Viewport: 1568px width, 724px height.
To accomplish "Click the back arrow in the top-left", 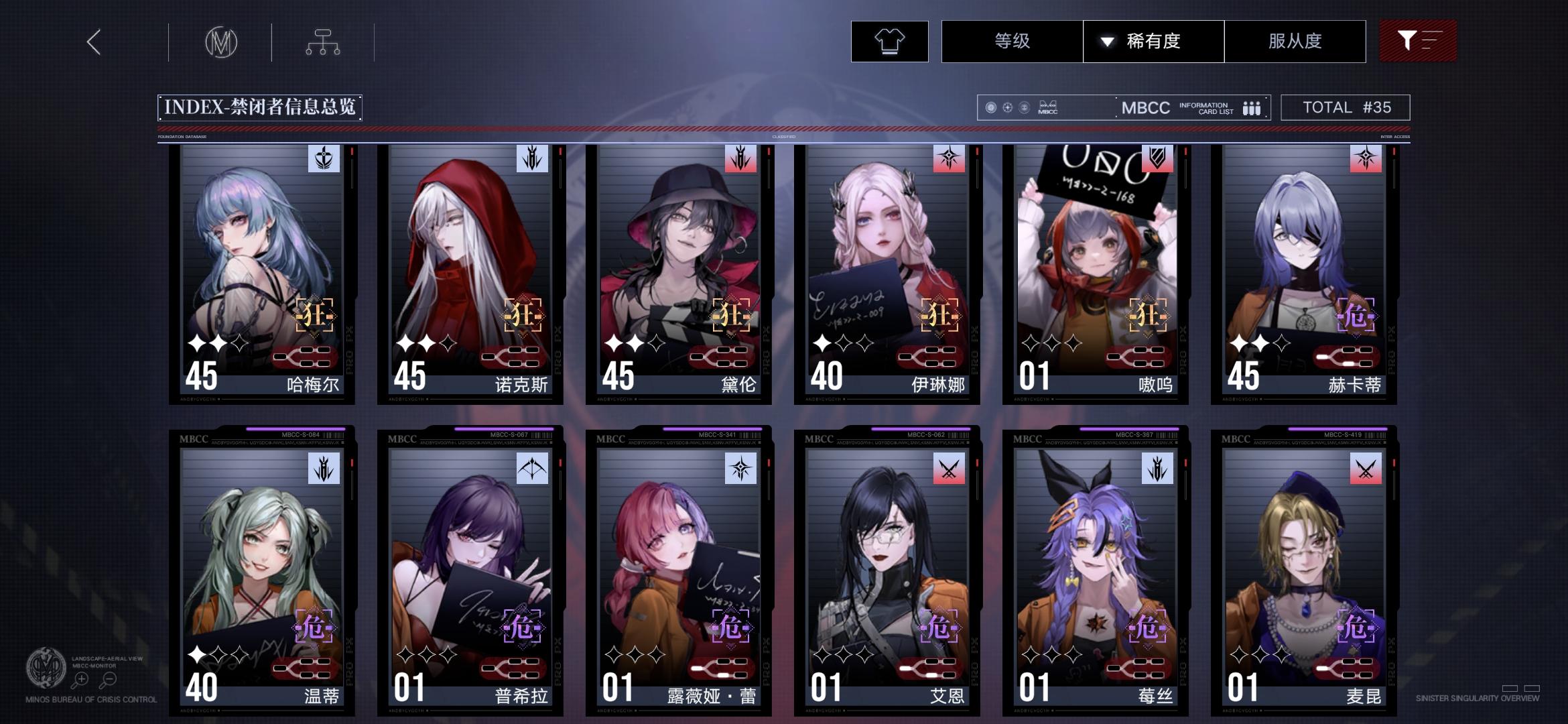I will click(x=92, y=42).
